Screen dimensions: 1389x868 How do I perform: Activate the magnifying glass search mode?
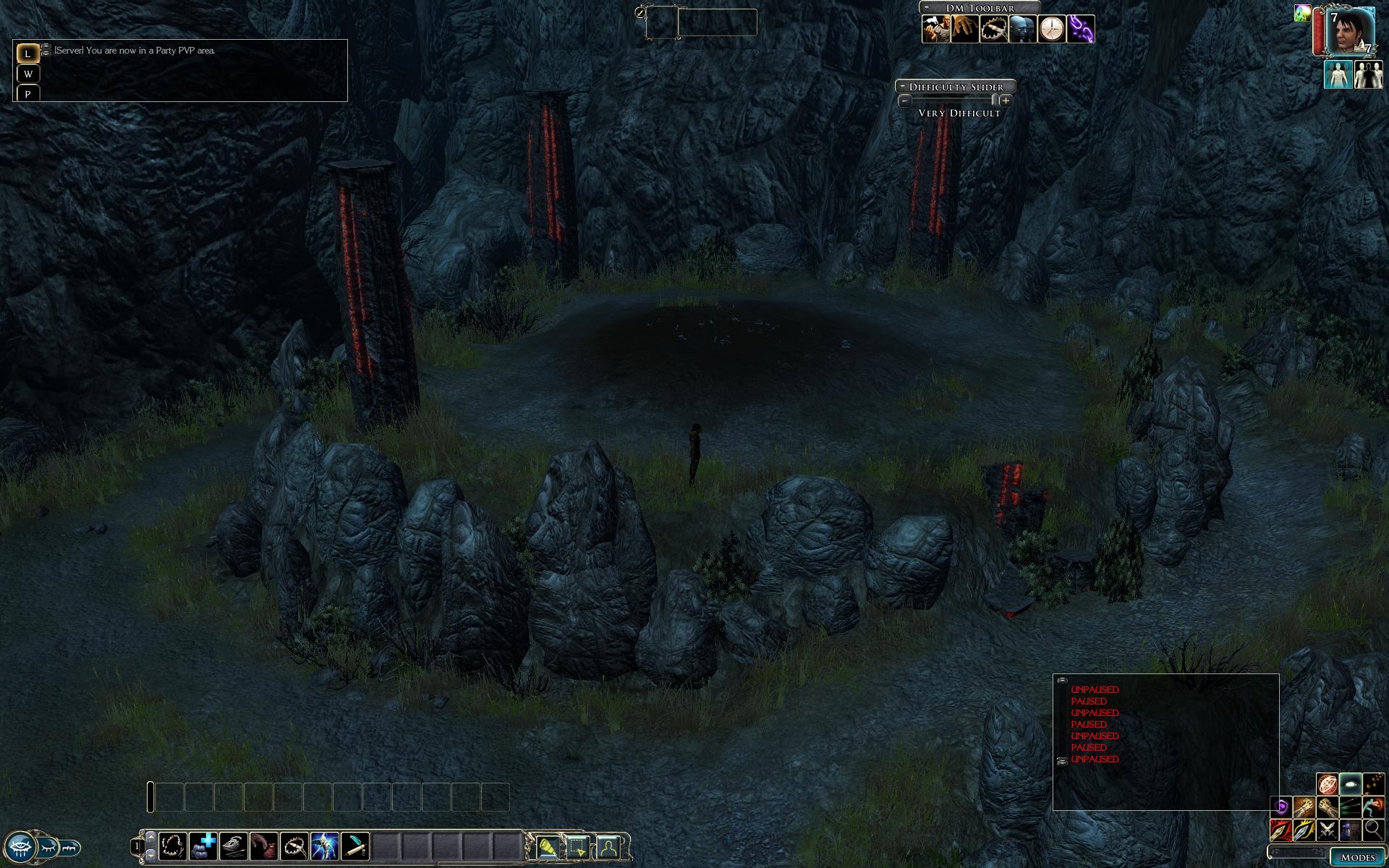1373,829
